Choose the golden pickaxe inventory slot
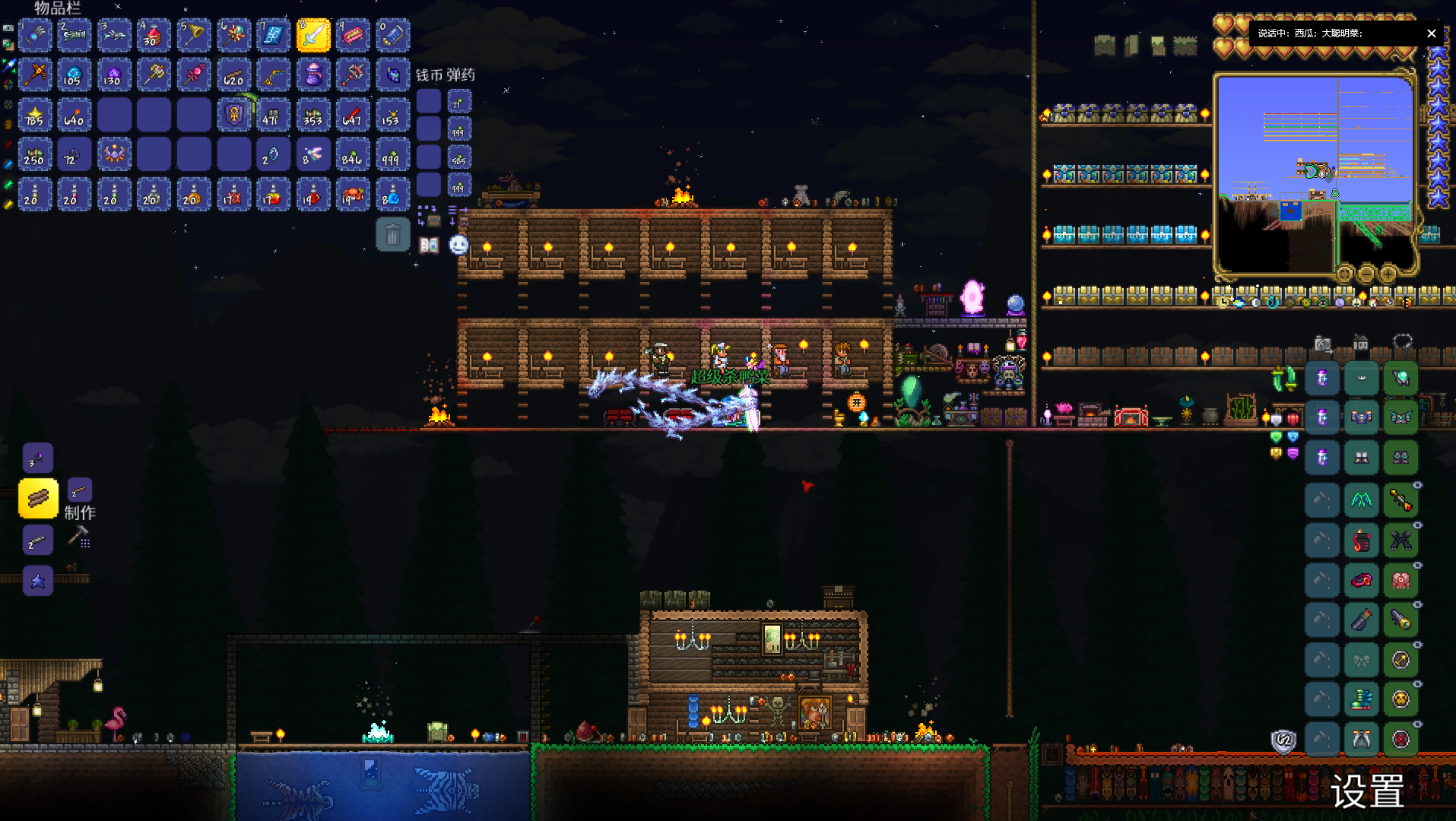This screenshot has height=821, width=1456. pos(35,75)
